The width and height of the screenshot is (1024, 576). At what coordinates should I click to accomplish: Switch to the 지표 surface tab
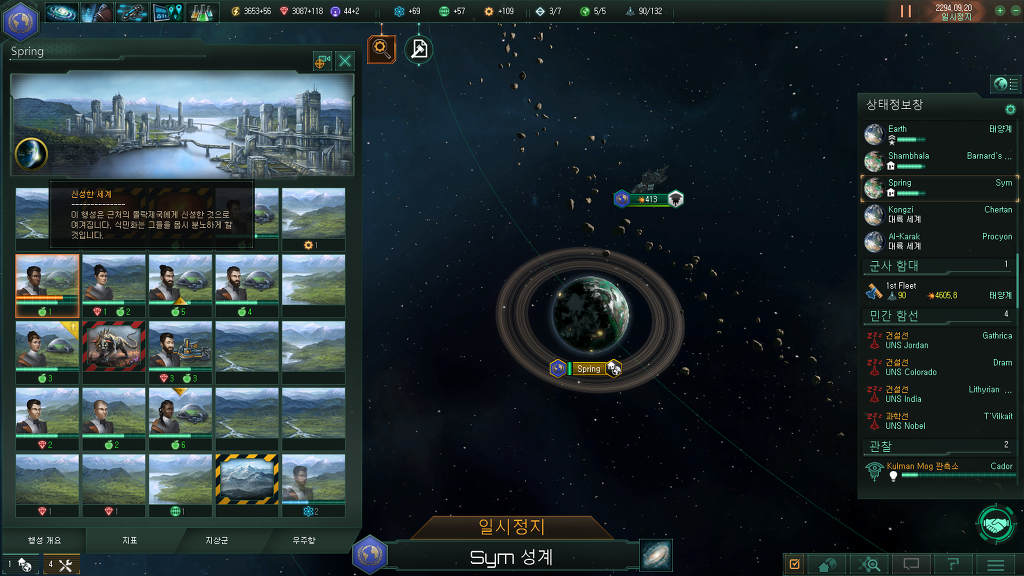click(x=129, y=540)
